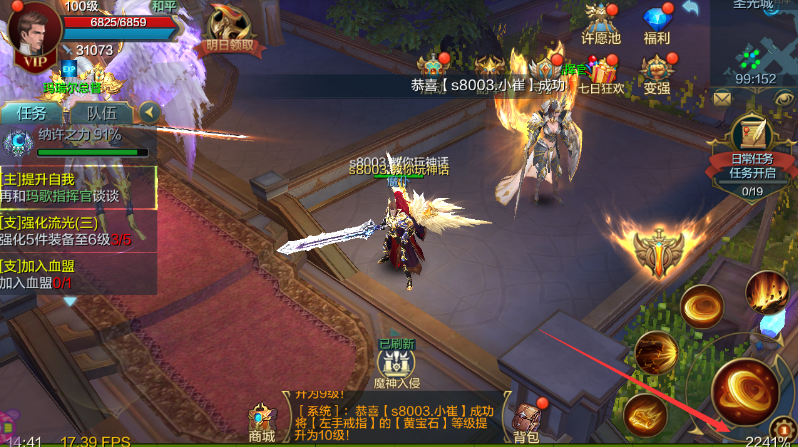Open the 变强 power-up menu
The image size is (798, 447).
pos(657,74)
